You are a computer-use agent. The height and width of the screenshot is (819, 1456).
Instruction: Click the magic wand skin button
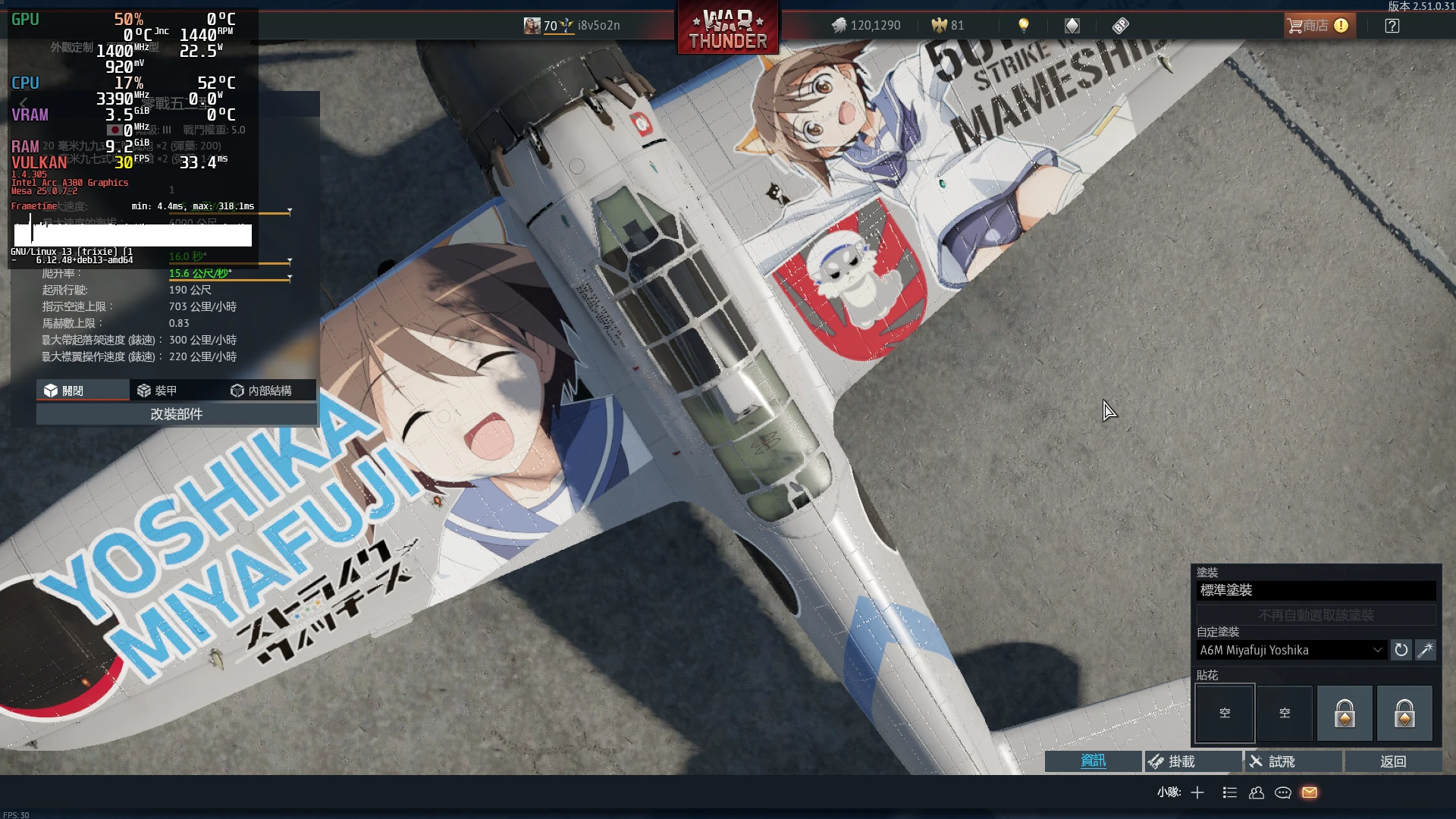(1425, 650)
